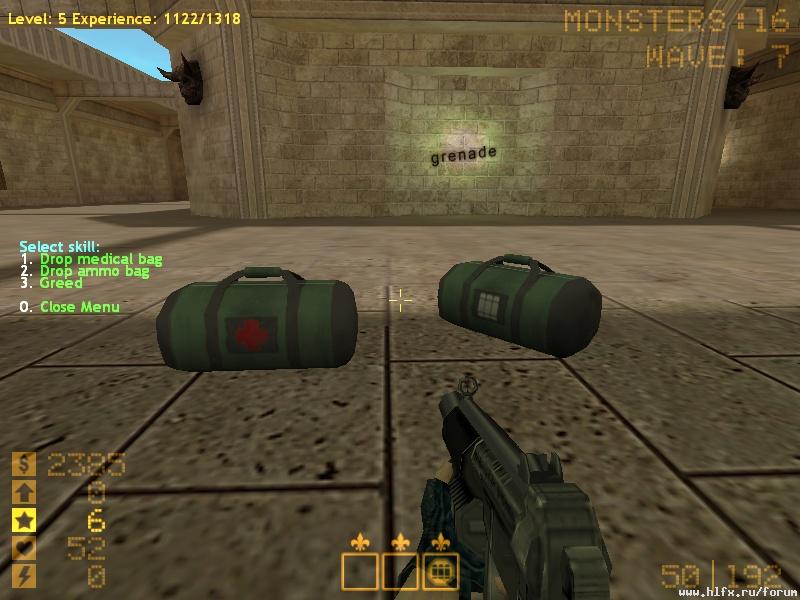The height and width of the screenshot is (600, 800).
Task: Choose the Drop medical bag skill
Action: 100,259
